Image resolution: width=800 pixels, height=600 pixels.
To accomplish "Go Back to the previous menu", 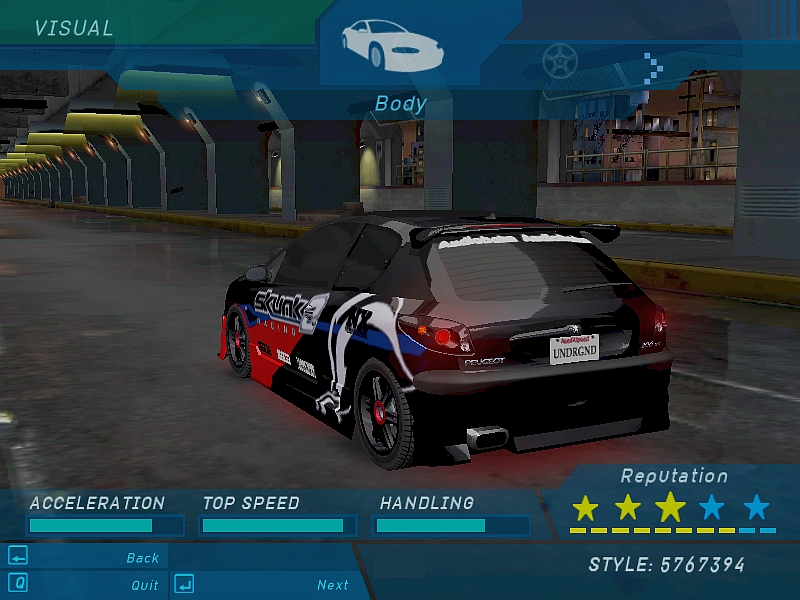I will point(142,558).
